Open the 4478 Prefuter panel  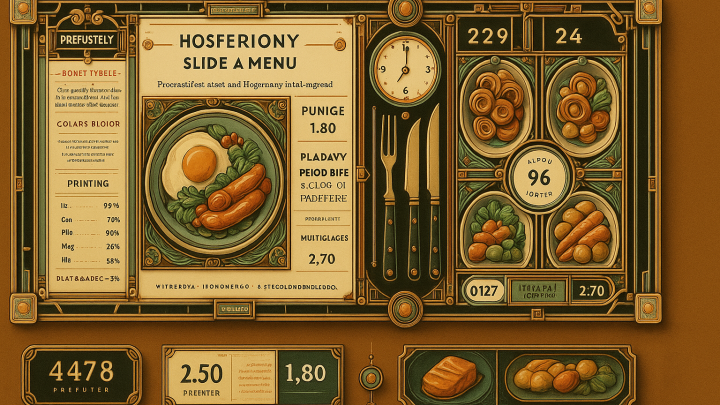coord(82,376)
